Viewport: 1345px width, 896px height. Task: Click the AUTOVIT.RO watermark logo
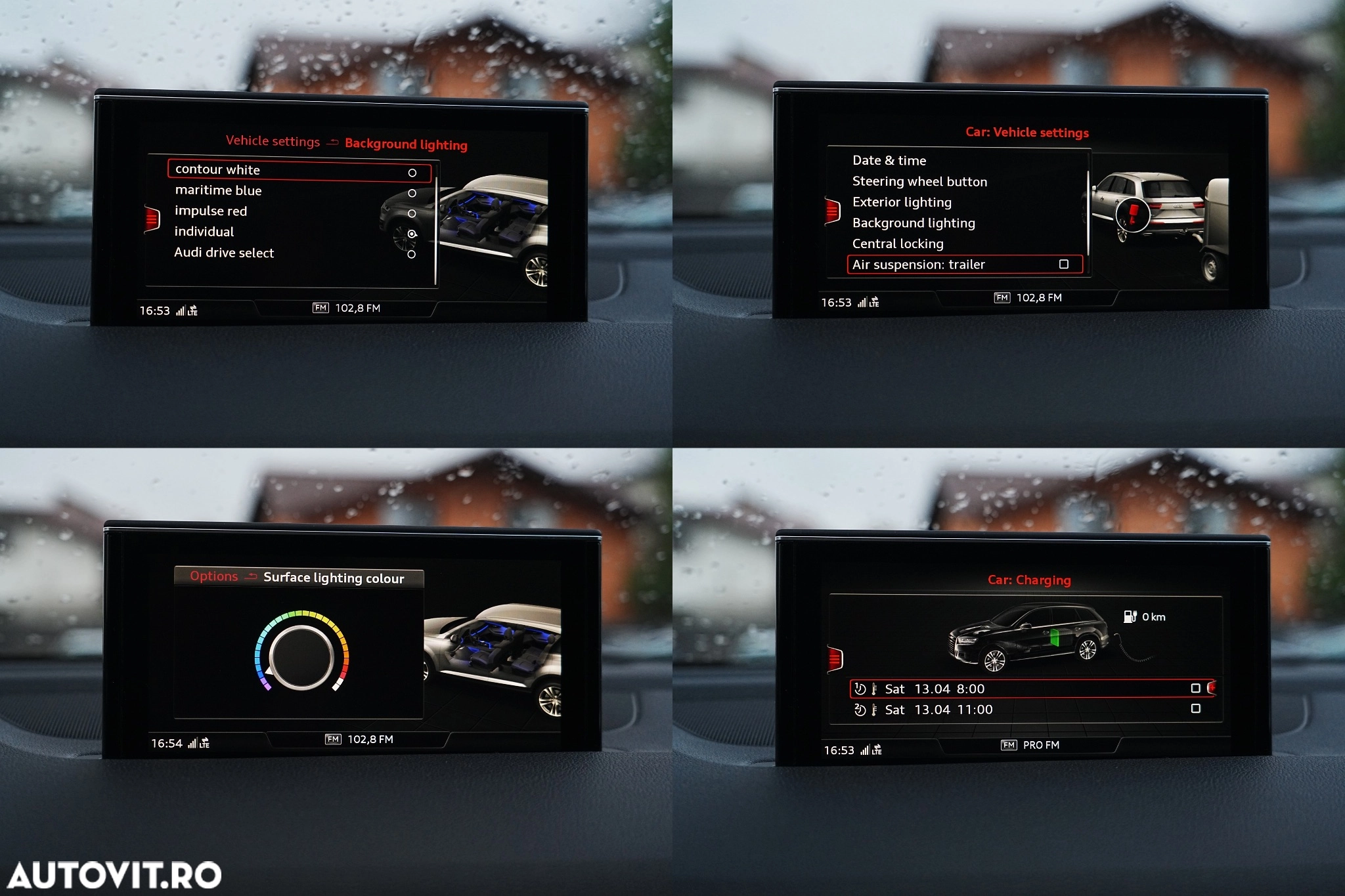(x=114, y=875)
